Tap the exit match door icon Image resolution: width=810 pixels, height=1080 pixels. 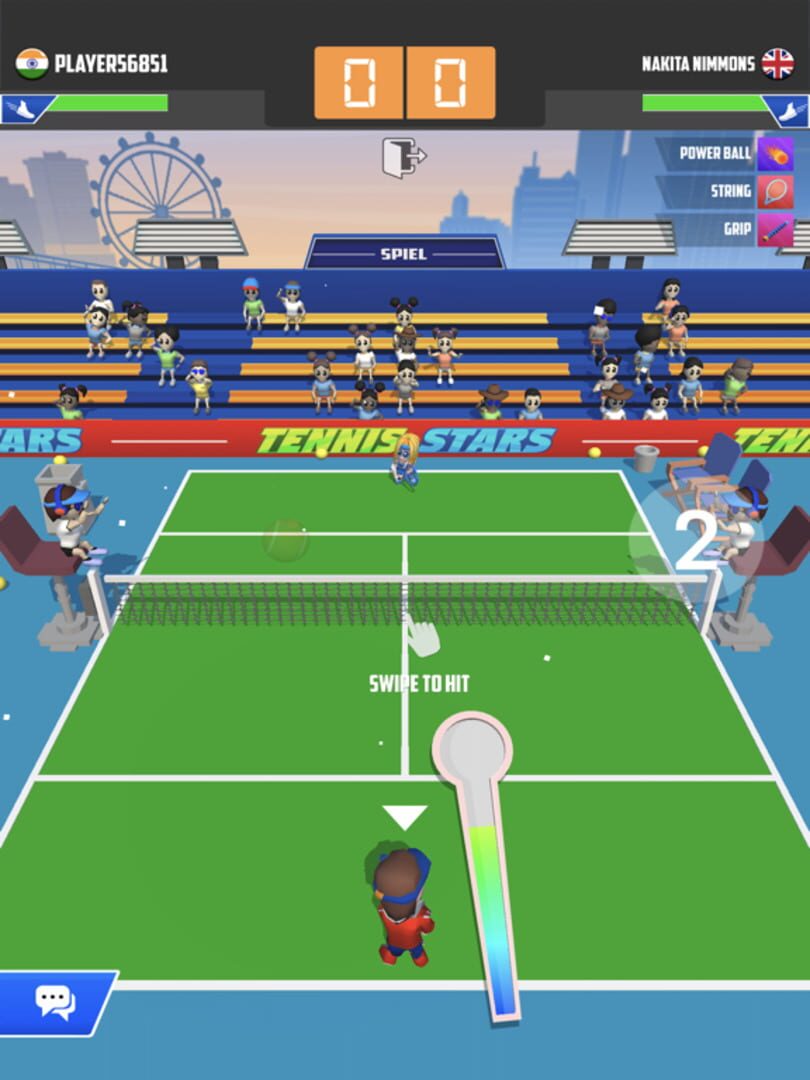(403, 158)
